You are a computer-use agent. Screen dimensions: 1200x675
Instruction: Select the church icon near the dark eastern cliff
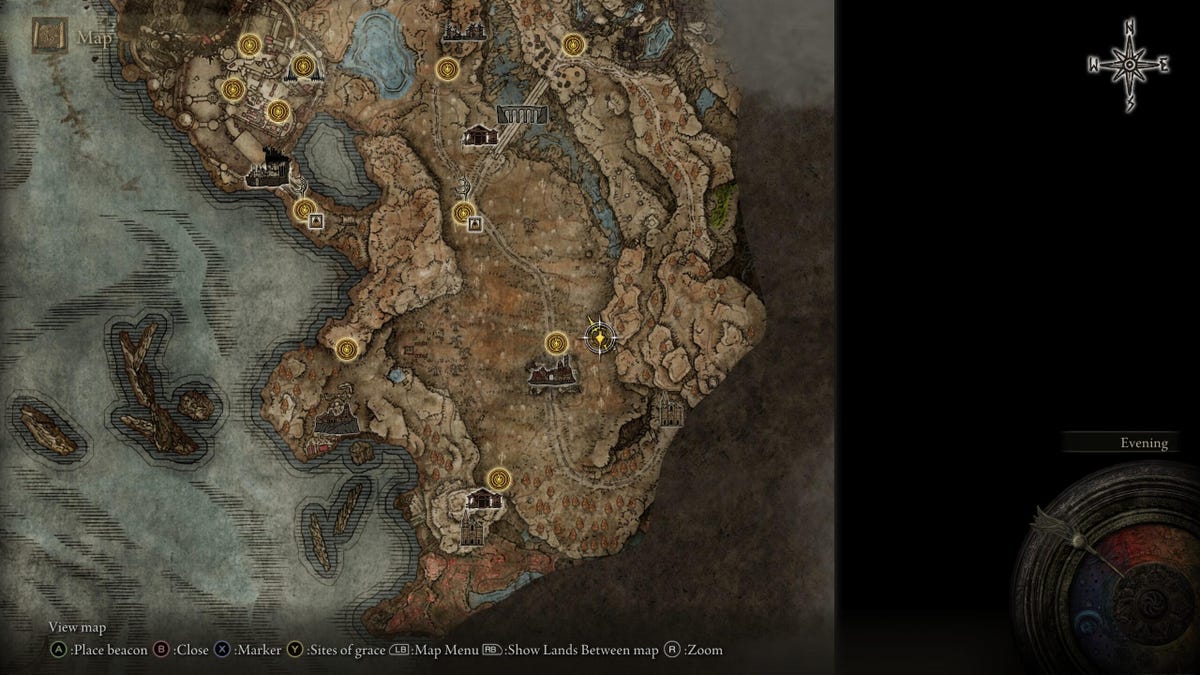(668, 409)
